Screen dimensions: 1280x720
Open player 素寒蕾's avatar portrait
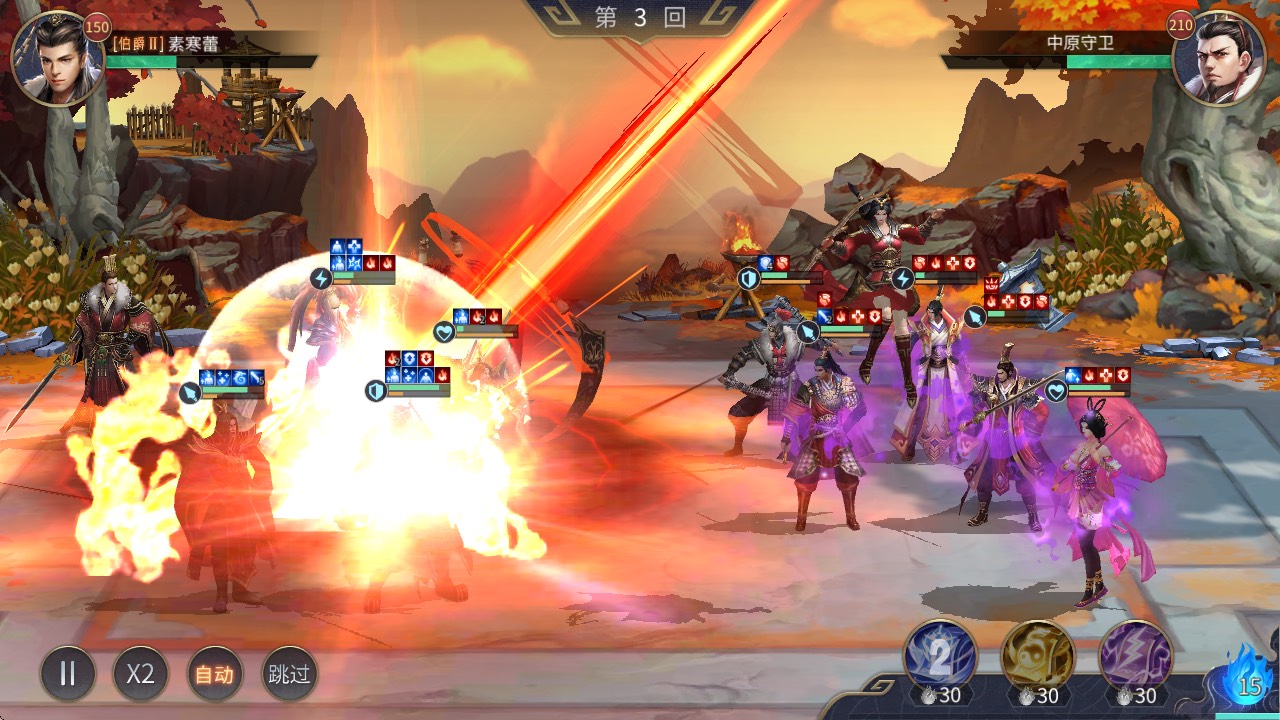[x=55, y=58]
